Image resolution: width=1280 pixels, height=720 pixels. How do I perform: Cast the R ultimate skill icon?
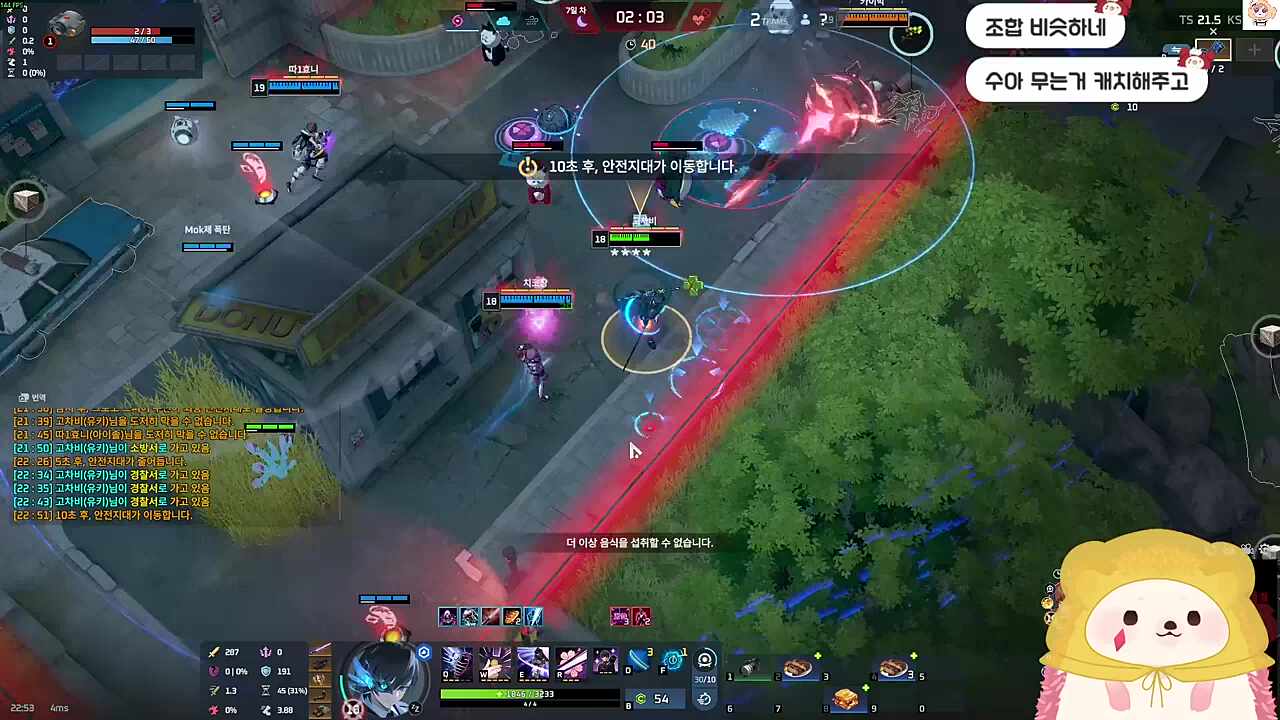pos(571,661)
